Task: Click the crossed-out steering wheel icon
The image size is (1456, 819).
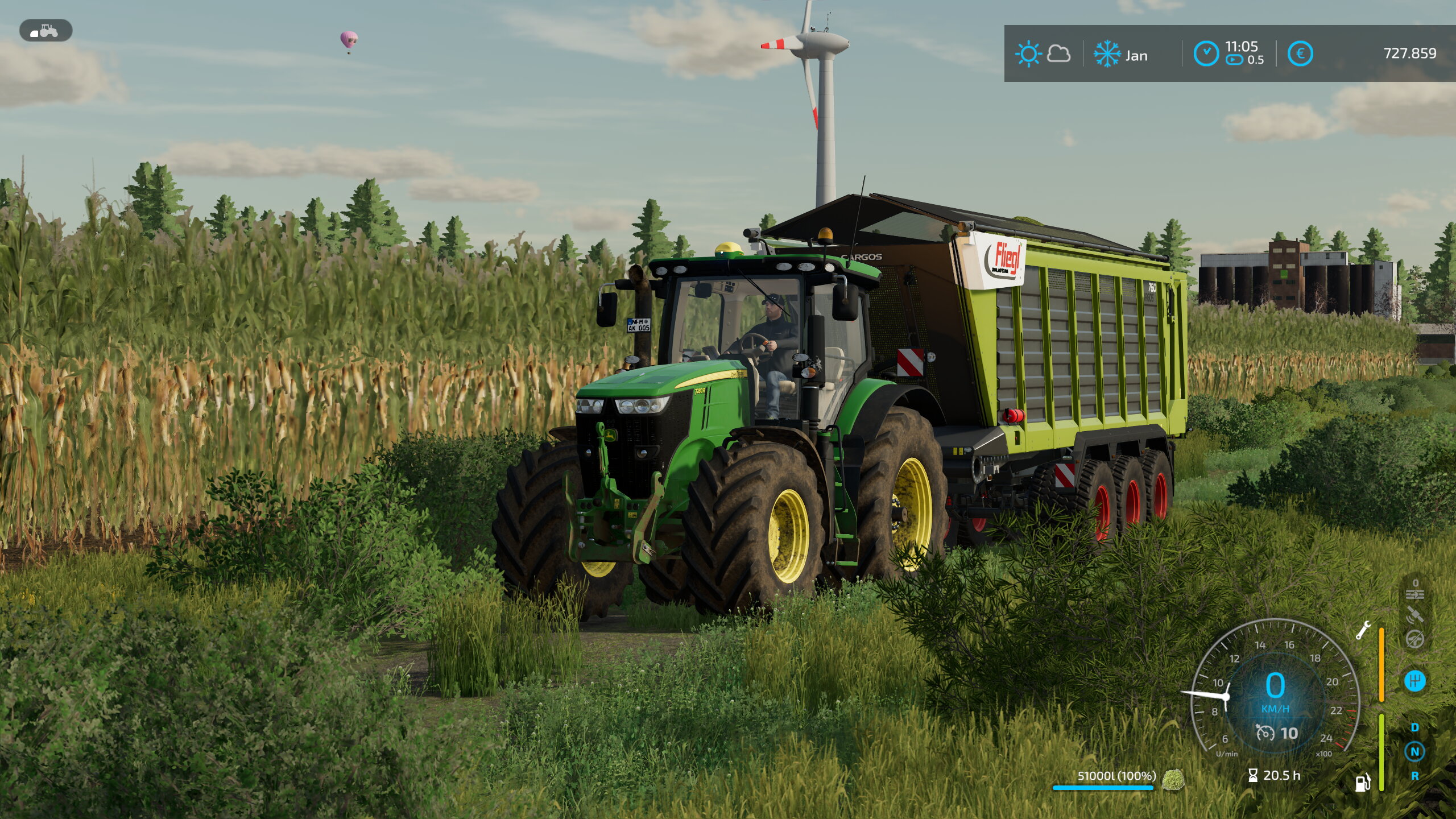Action: (1415, 639)
